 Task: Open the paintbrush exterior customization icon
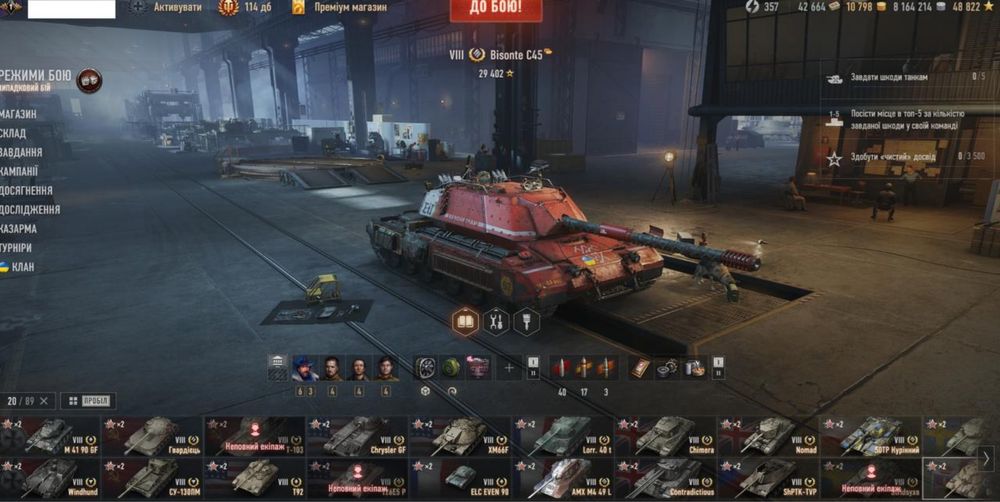[x=526, y=322]
